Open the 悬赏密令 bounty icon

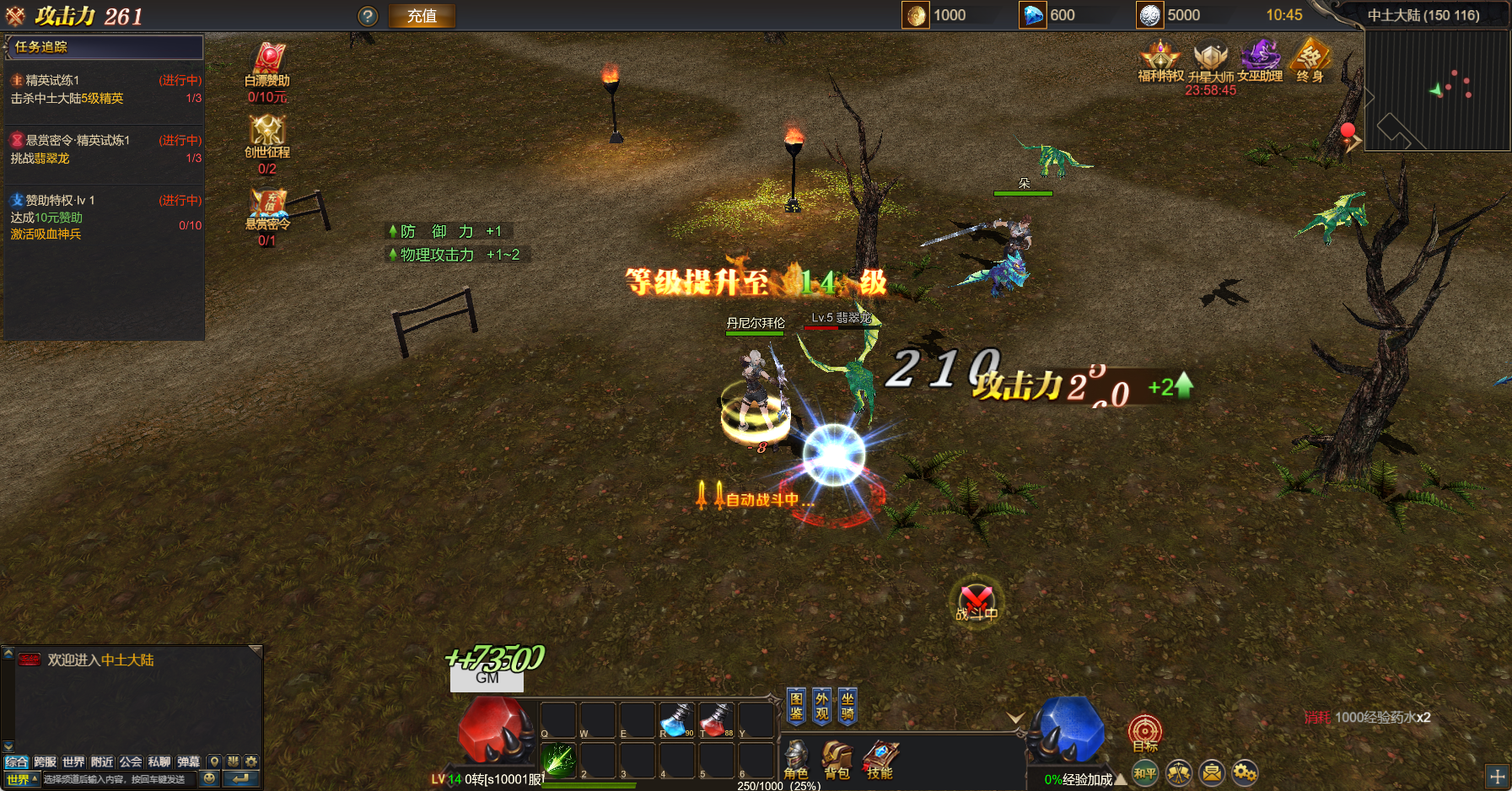[267, 205]
